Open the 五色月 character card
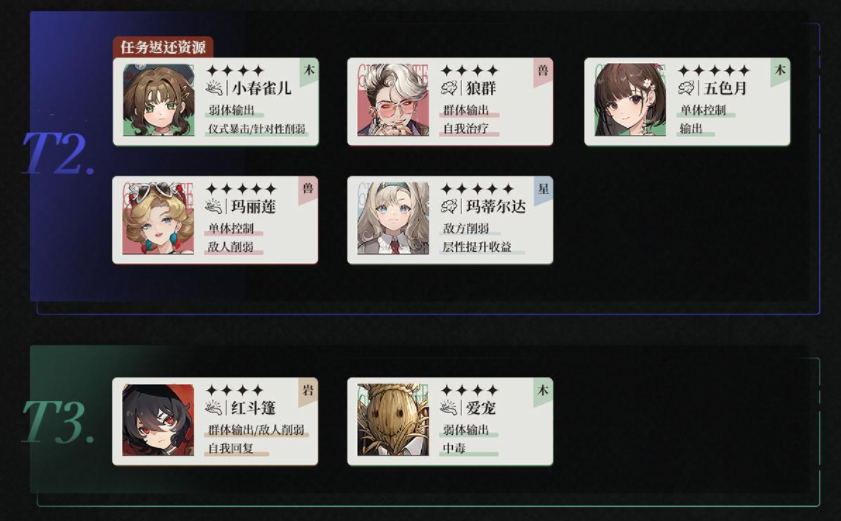The width and height of the screenshot is (841, 521). click(x=687, y=101)
